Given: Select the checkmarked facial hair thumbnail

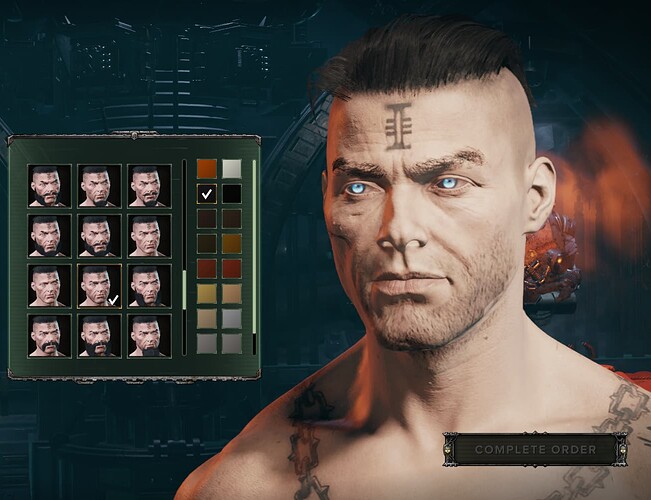Looking at the screenshot, I should [x=99, y=285].
